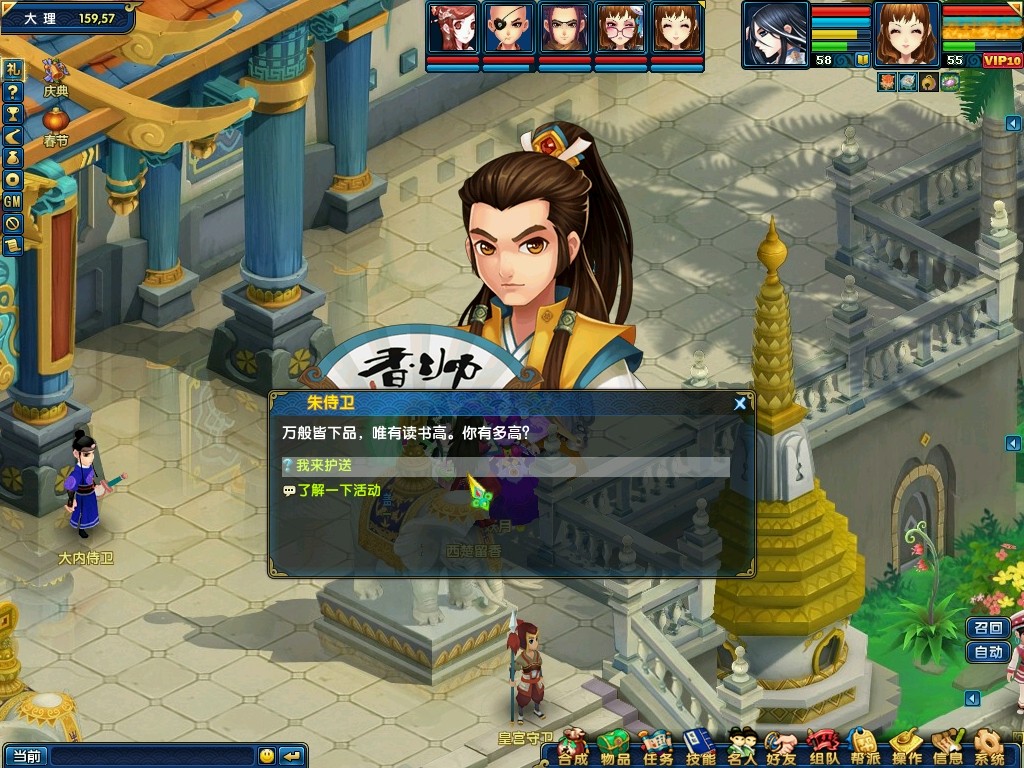Open the 春节 lantern event

click(x=55, y=124)
